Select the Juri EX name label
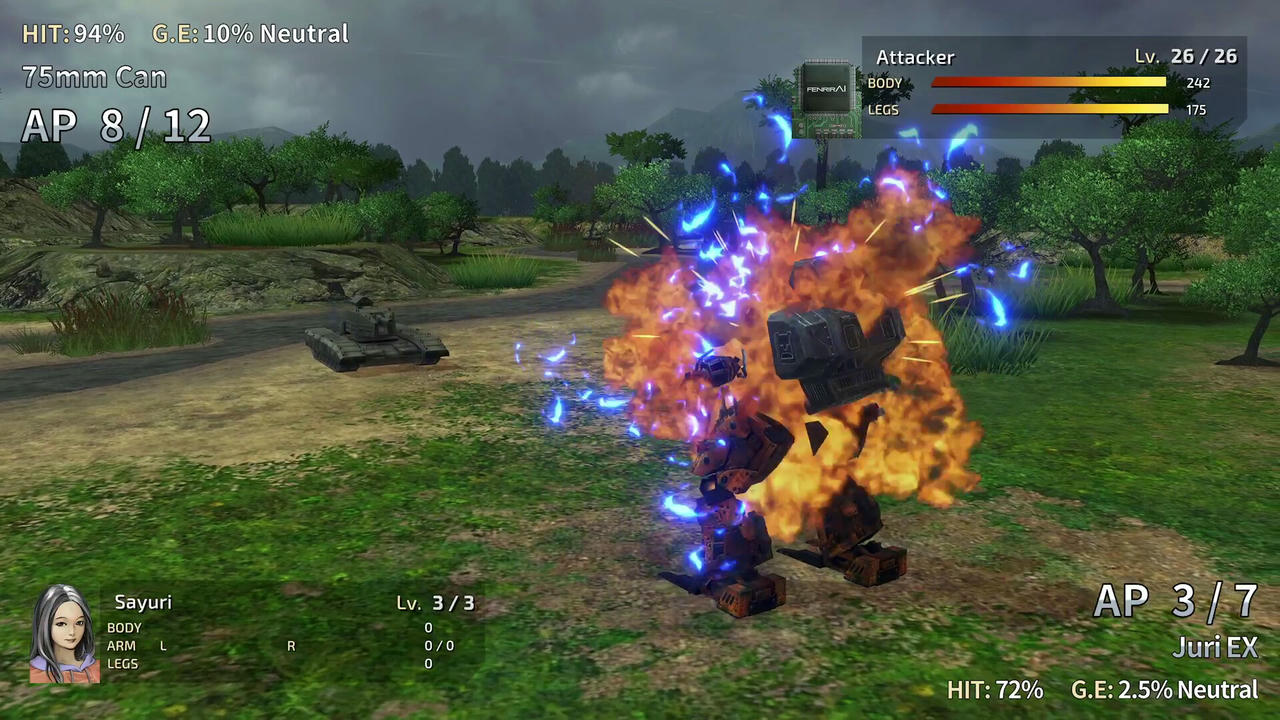 [x=1215, y=648]
